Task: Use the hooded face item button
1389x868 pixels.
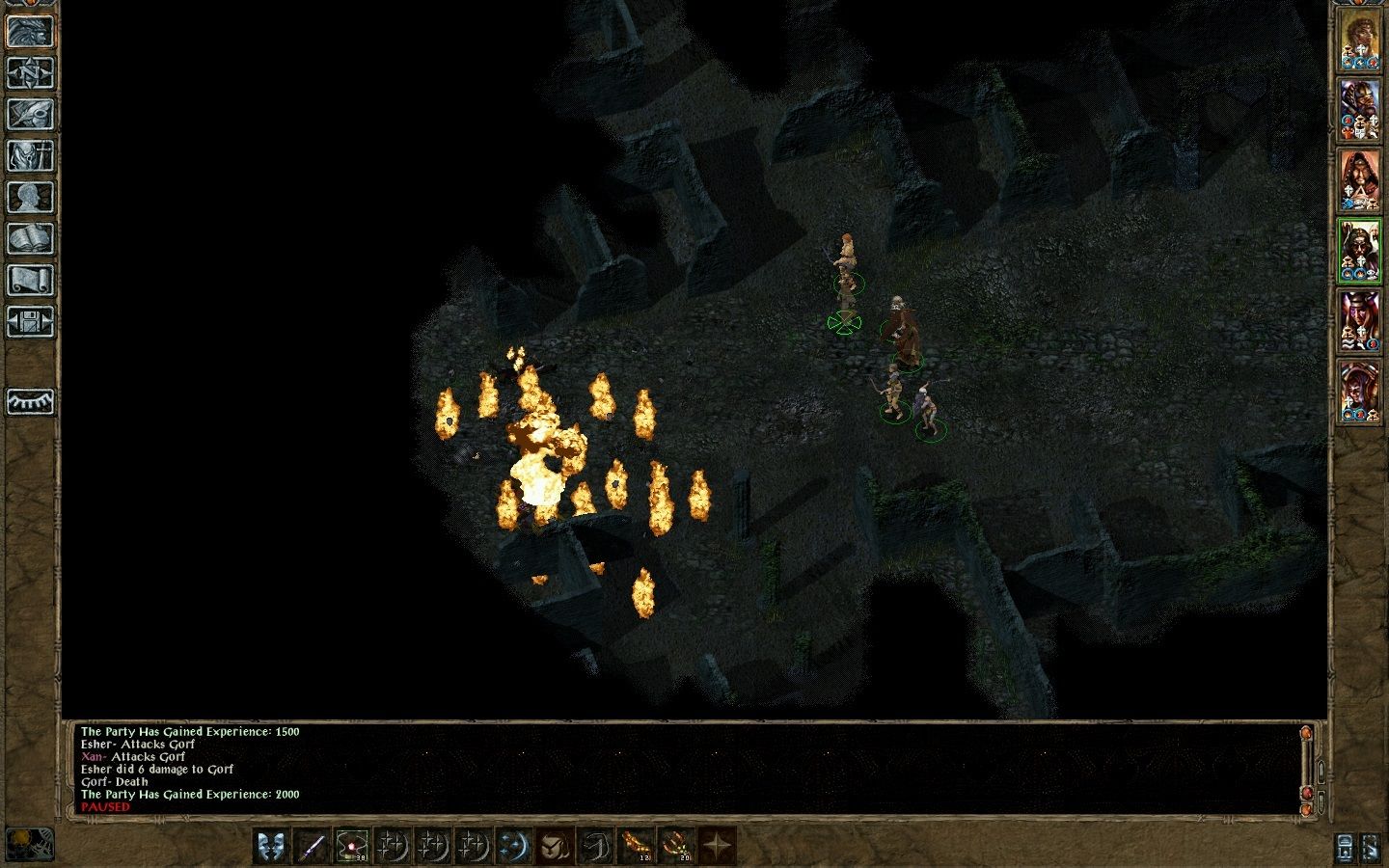Action: pos(555,847)
